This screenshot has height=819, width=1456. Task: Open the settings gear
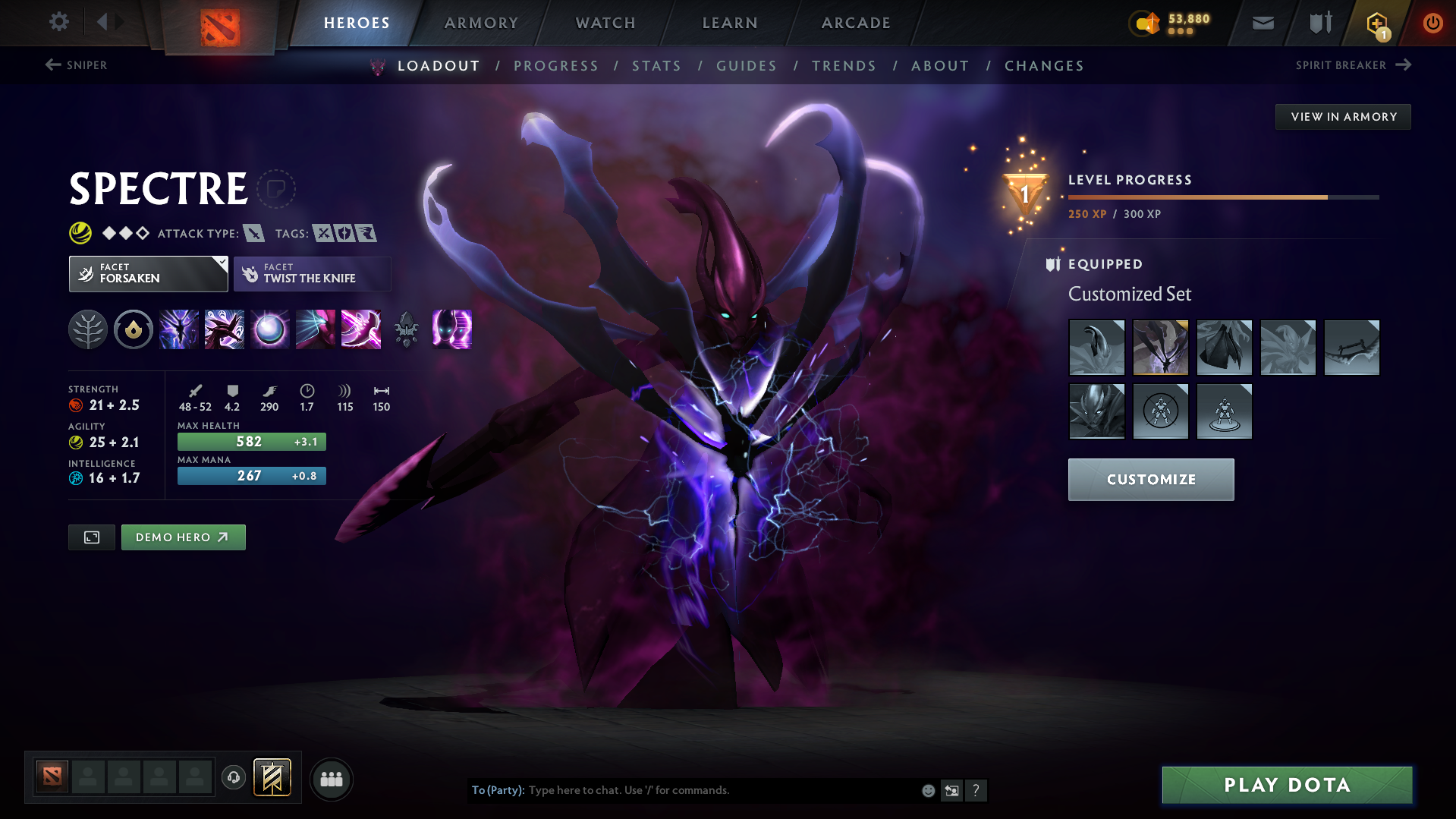tap(59, 23)
